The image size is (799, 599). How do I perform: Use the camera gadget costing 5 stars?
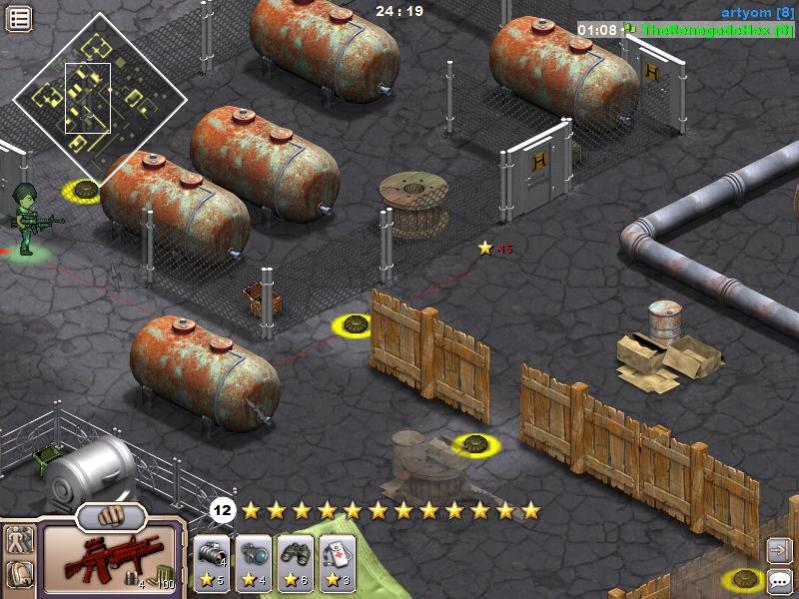click(x=212, y=564)
